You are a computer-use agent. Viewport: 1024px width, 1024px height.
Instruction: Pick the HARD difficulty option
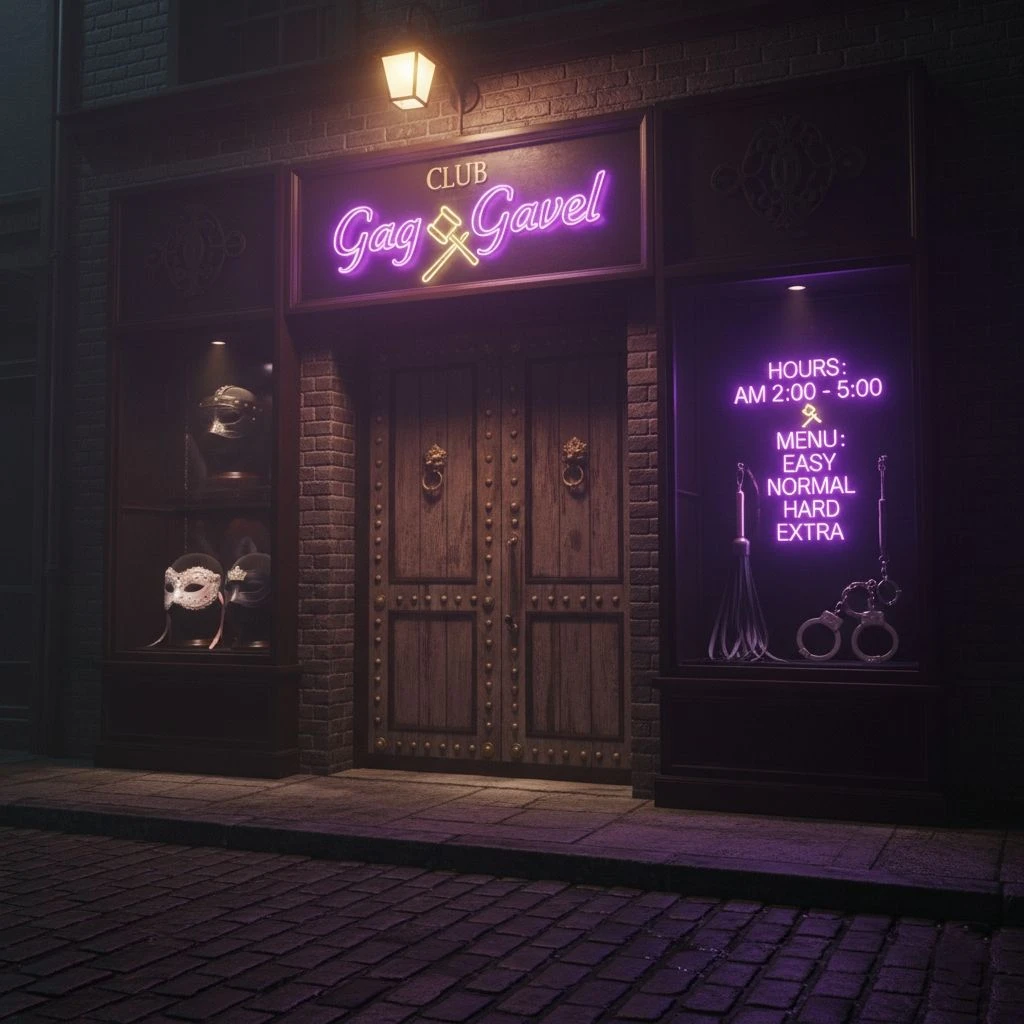(x=810, y=509)
